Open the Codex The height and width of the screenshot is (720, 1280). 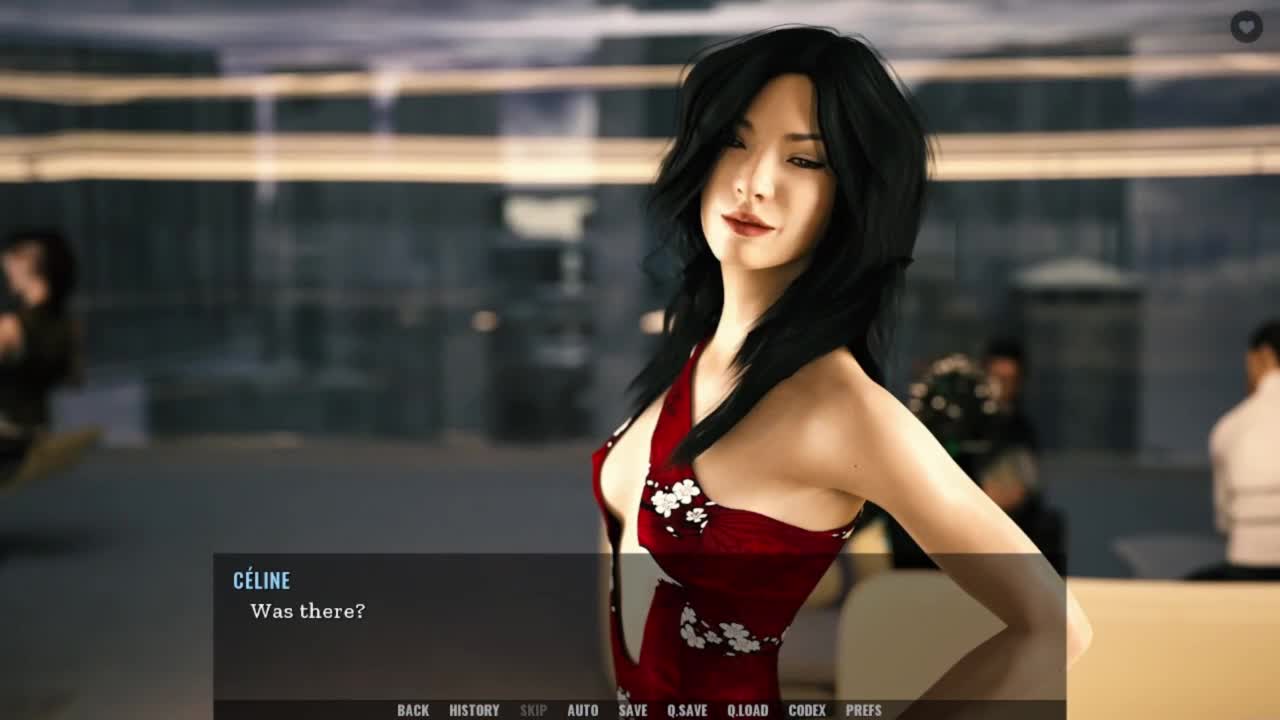tap(807, 710)
